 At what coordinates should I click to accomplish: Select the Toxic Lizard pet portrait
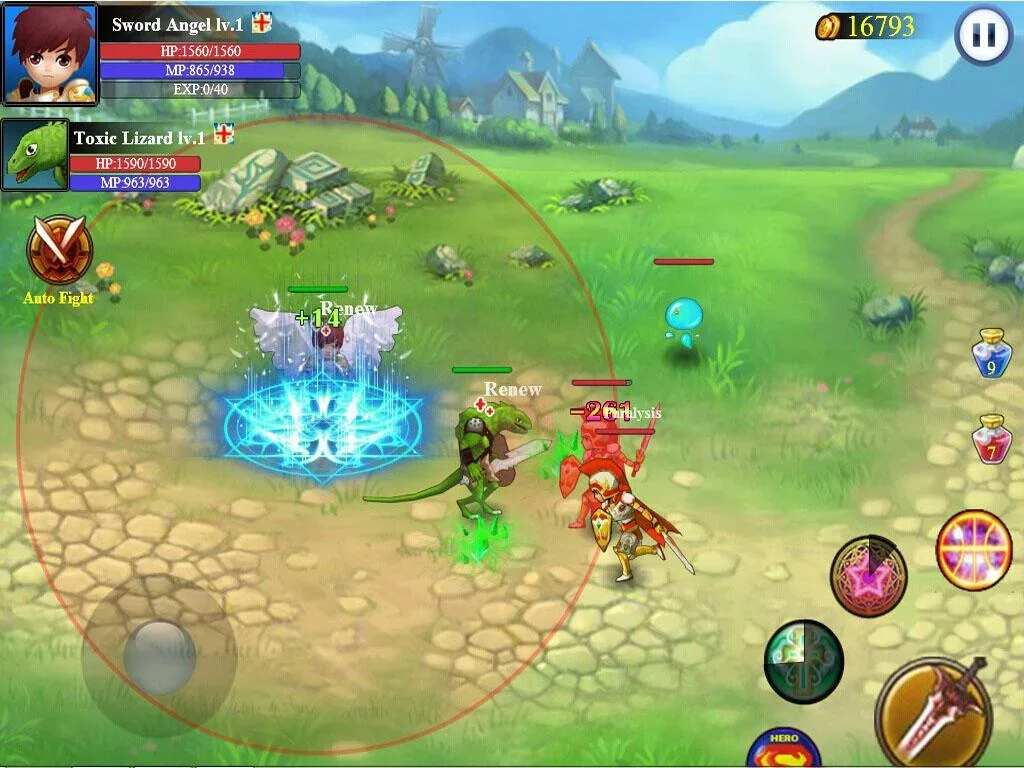point(35,155)
